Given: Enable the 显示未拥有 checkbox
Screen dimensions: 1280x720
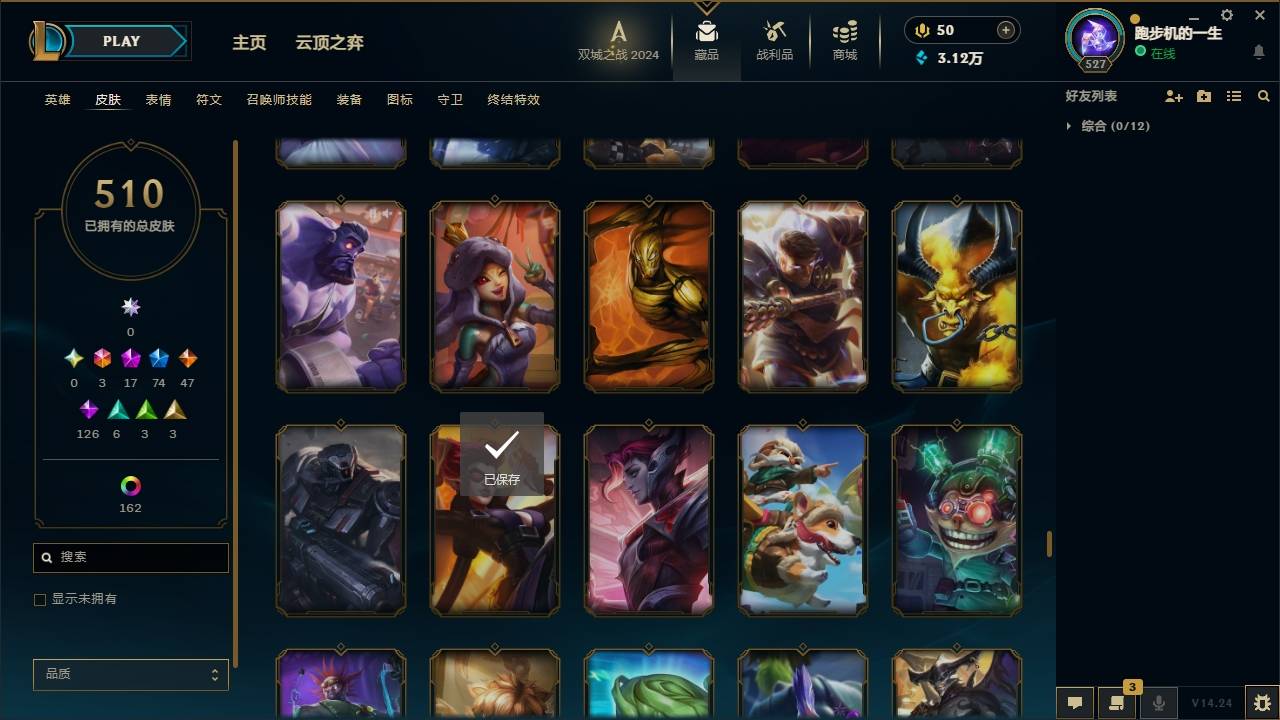Looking at the screenshot, I should pos(40,599).
